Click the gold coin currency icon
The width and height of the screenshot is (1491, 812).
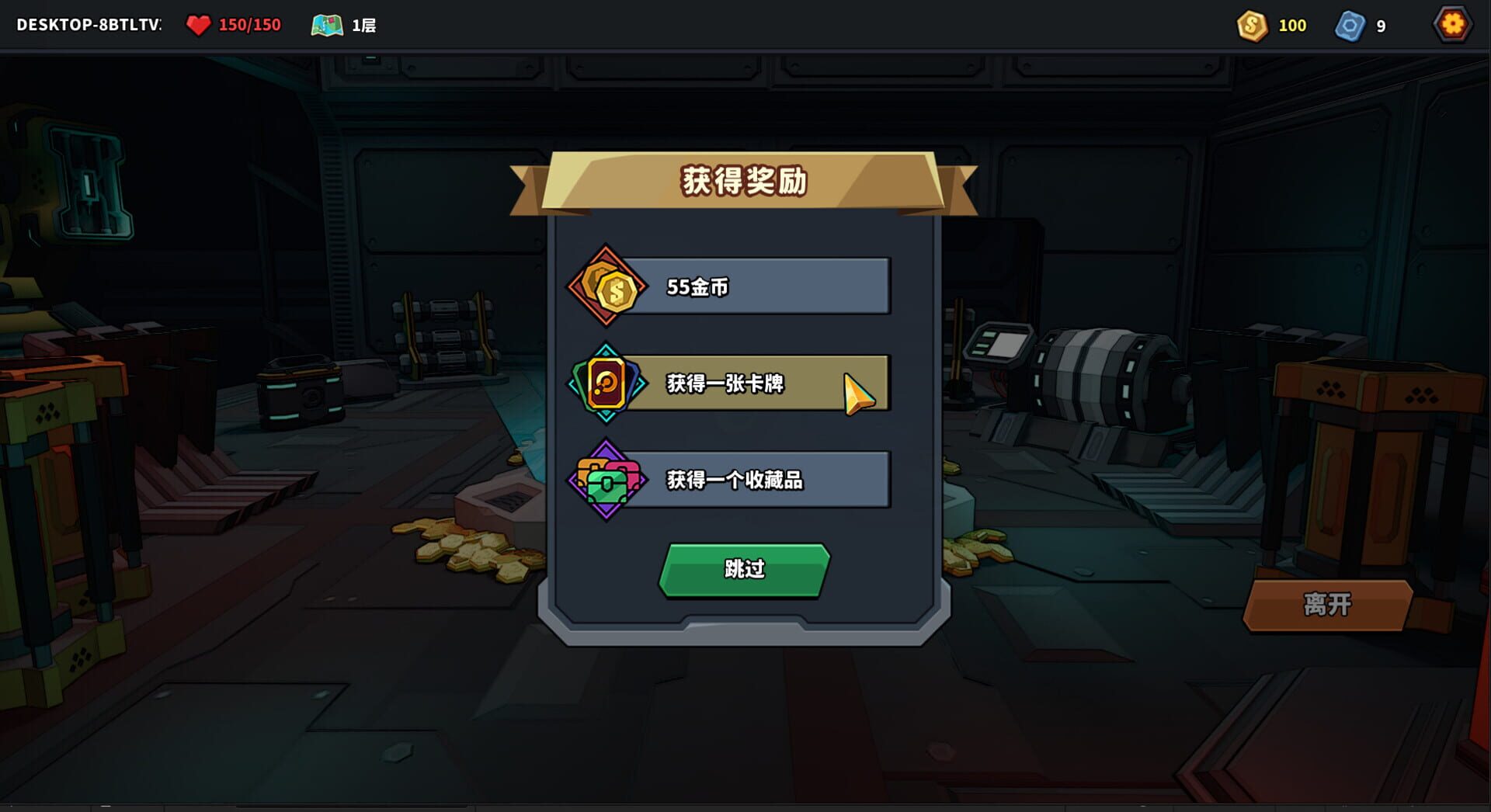tap(1253, 25)
